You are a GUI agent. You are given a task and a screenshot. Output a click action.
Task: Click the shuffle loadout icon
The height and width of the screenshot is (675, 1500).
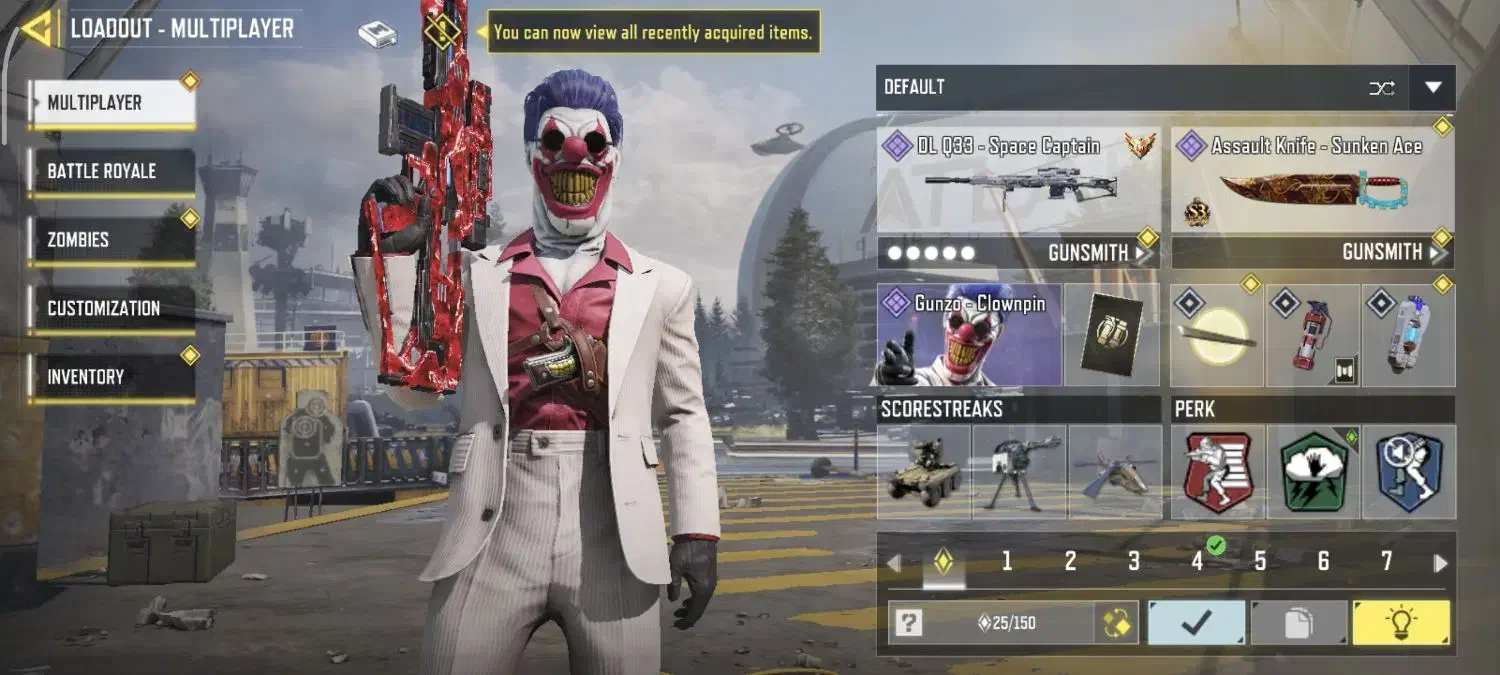1381,88
